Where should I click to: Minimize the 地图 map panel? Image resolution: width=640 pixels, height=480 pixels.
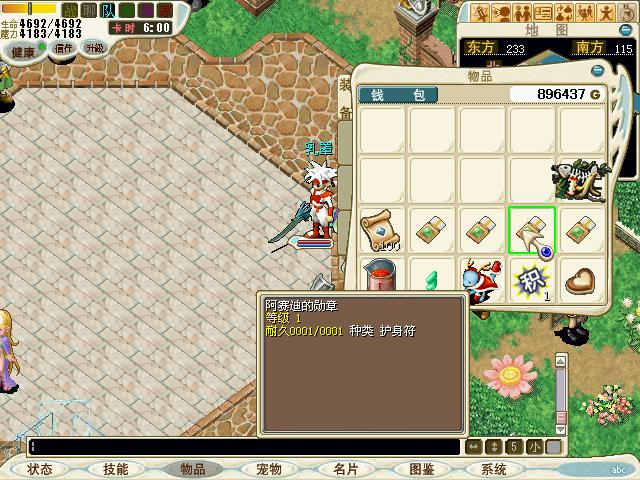point(627,30)
